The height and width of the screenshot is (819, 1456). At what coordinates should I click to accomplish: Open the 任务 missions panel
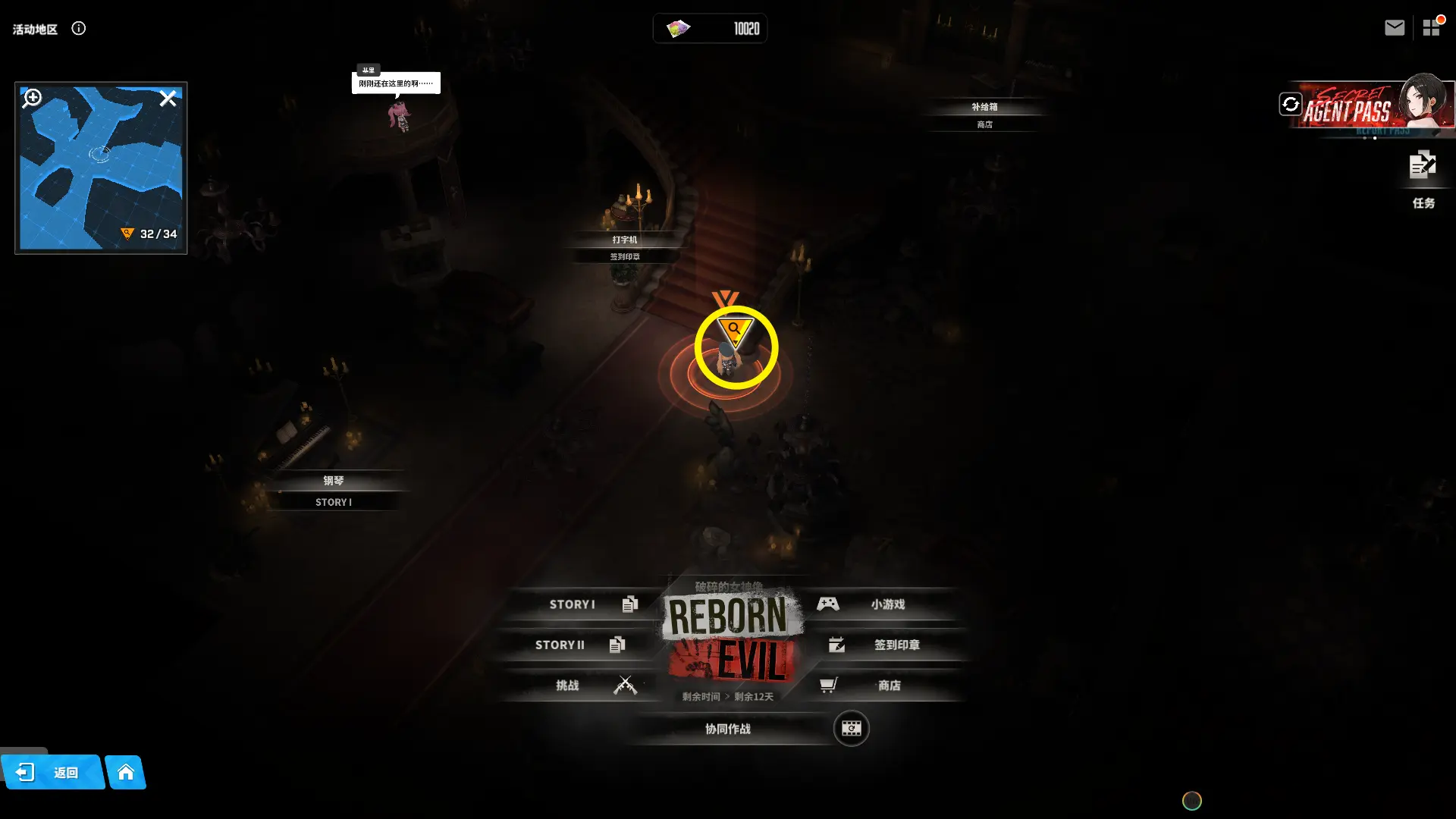pyautogui.click(x=1423, y=177)
